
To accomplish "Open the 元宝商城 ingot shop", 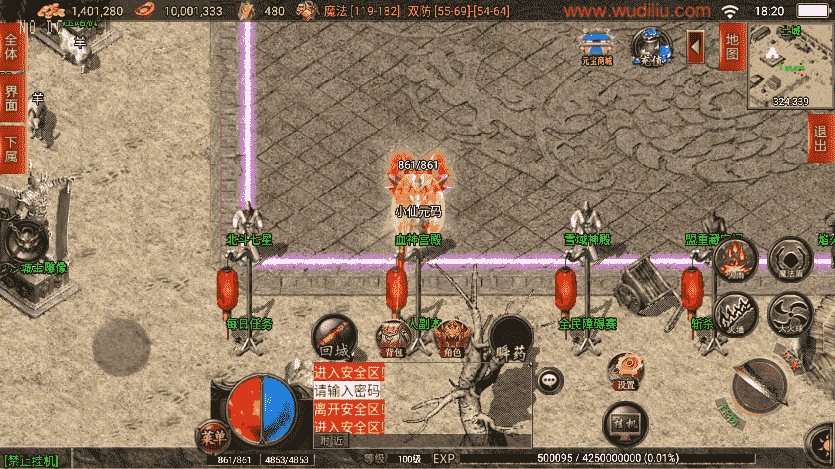I will coord(597,47).
